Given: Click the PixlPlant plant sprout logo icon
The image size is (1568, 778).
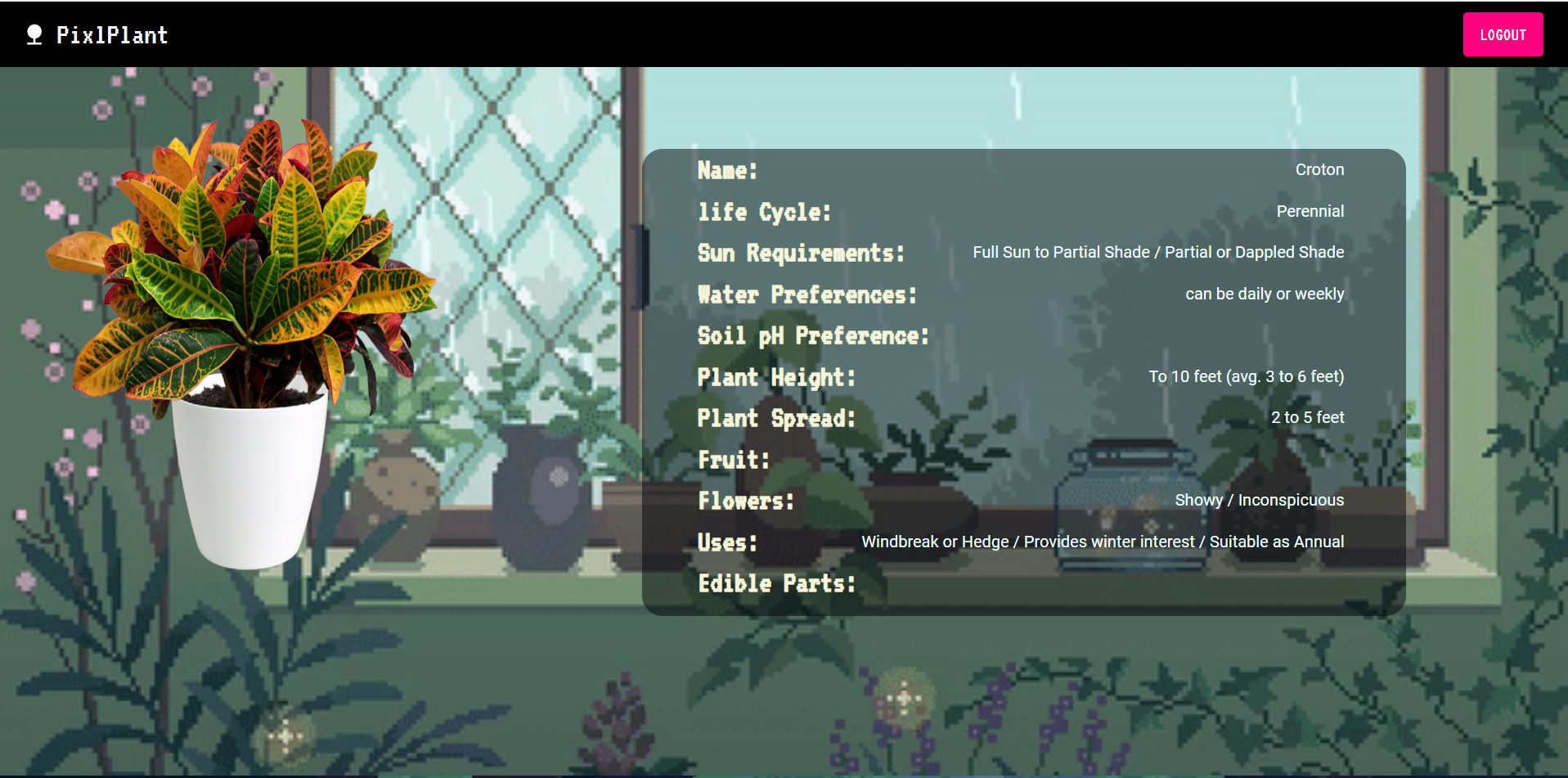Looking at the screenshot, I should (34, 34).
